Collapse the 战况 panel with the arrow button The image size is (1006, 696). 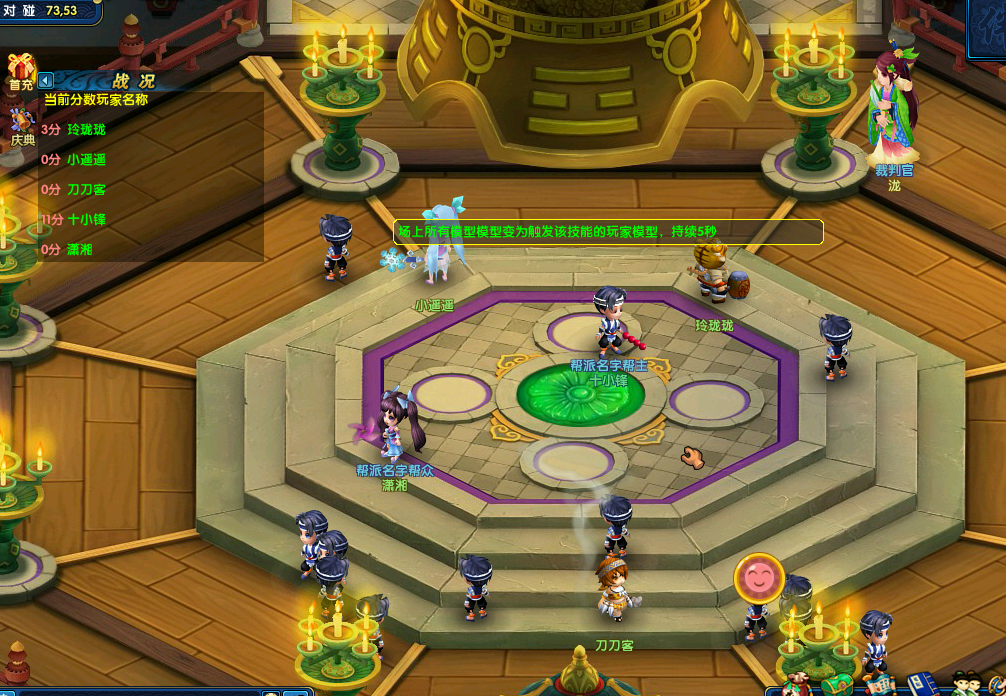click(45, 80)
